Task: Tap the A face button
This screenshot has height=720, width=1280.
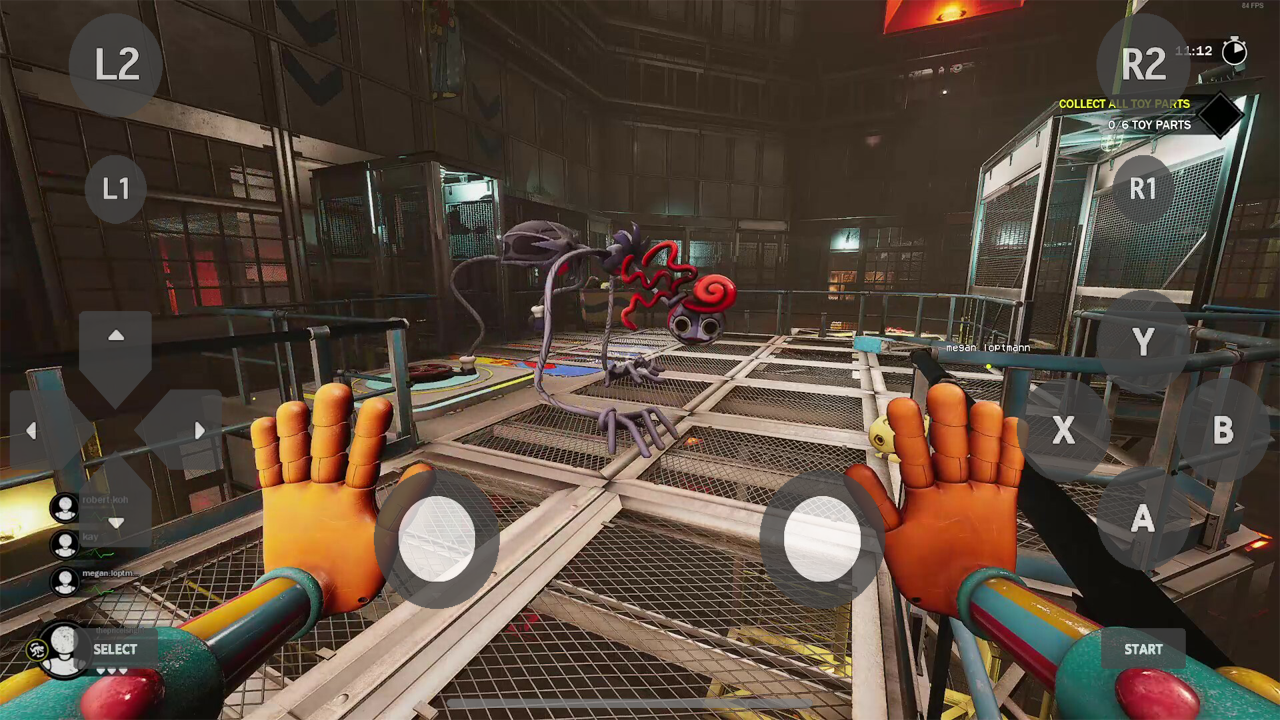Action: (1142, 518)
